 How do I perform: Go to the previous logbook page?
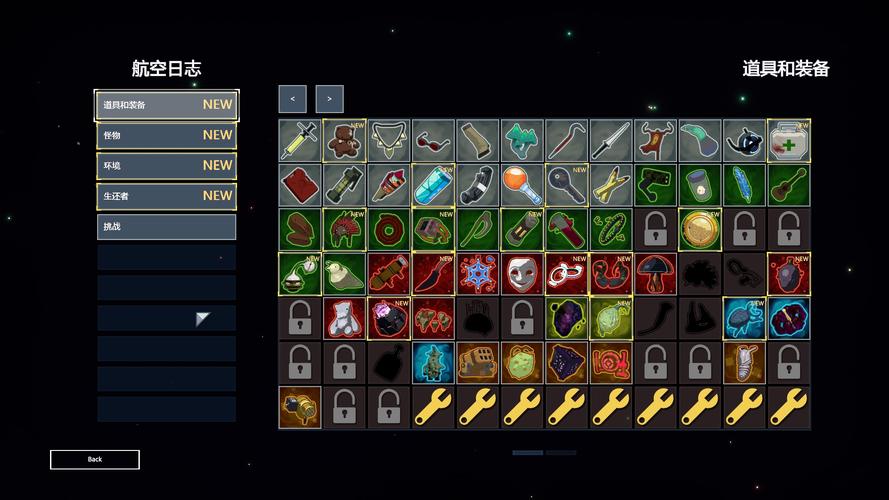pos(292,99)
